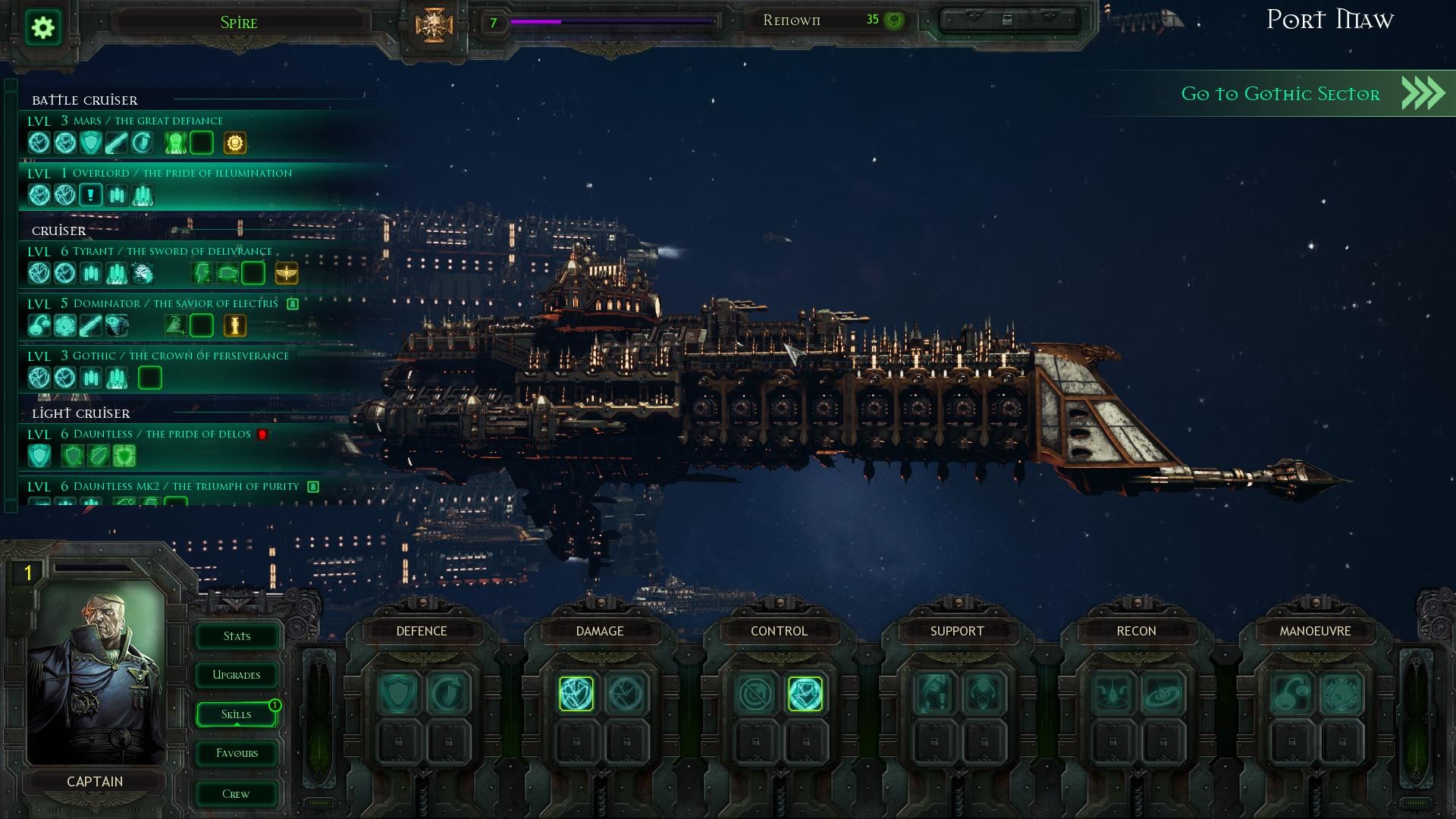Select the highlighted Control skill icon
The height and width of the screenshot is (819, 1456).
tap(805, 694)
